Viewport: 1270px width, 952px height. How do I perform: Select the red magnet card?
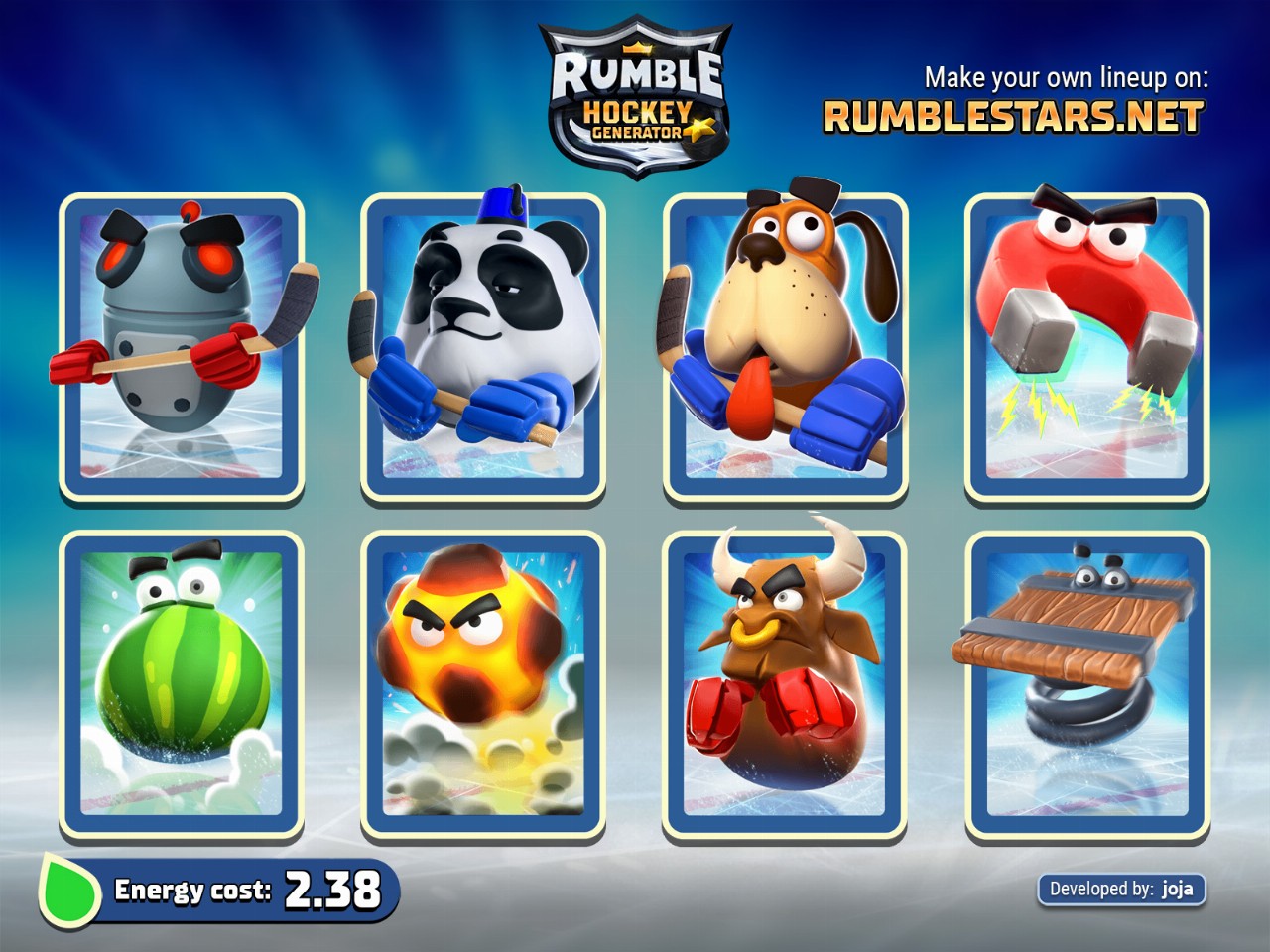(x=1086, y=349)
